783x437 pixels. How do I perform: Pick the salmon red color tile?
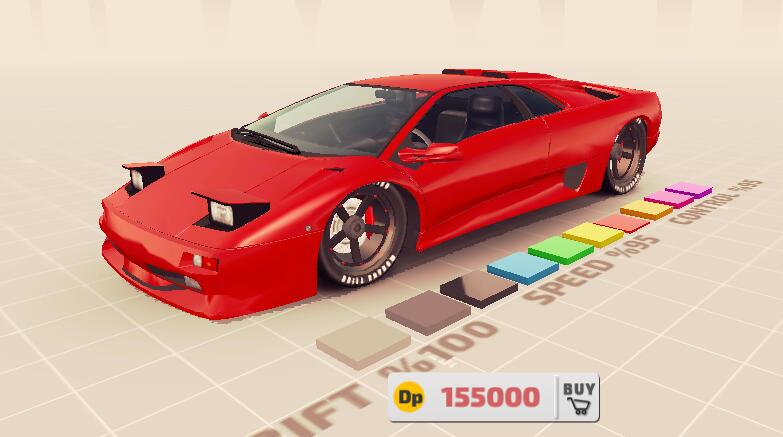622,221
